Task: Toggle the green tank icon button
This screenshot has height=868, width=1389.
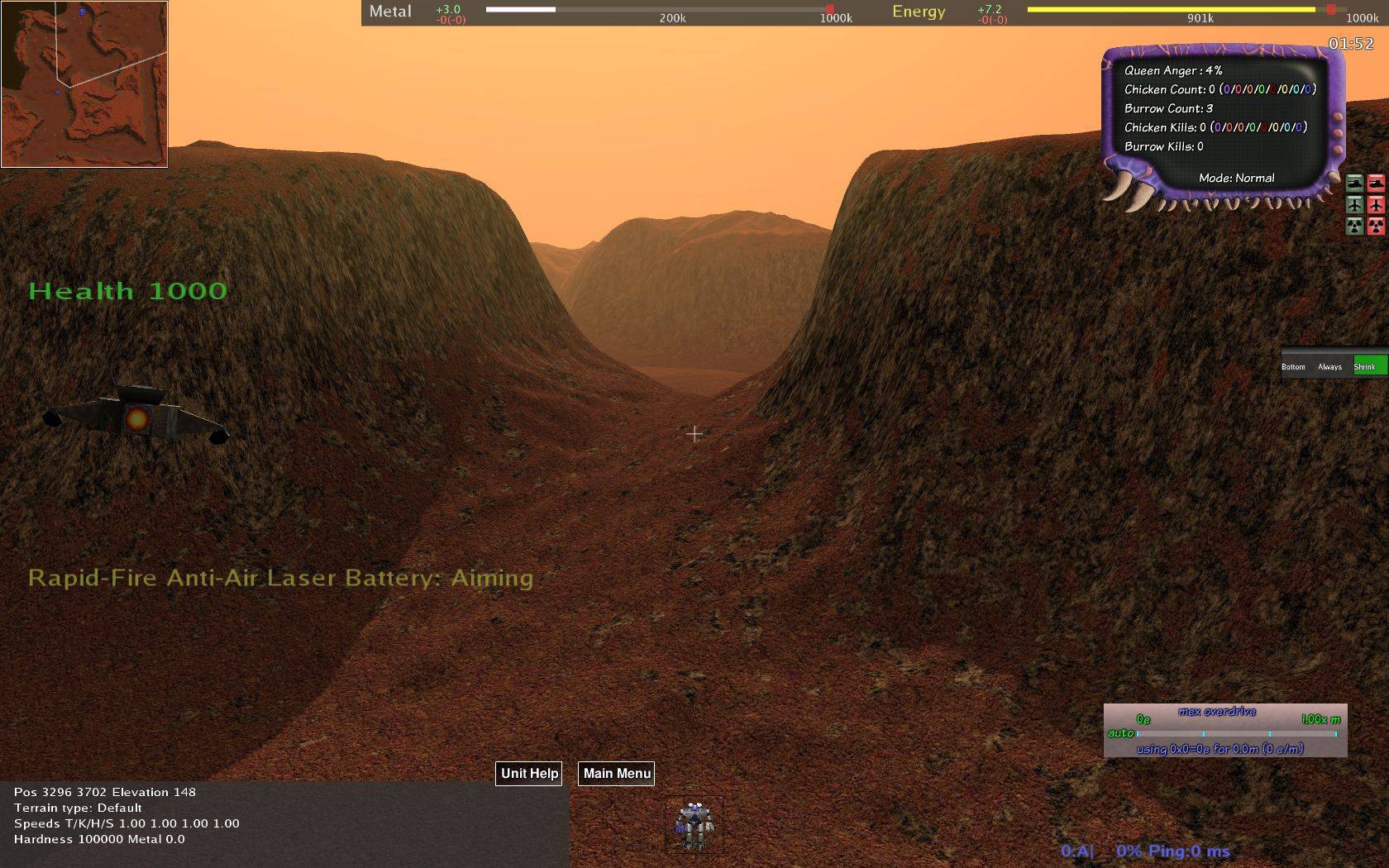Action: (x=1354, y=183)
